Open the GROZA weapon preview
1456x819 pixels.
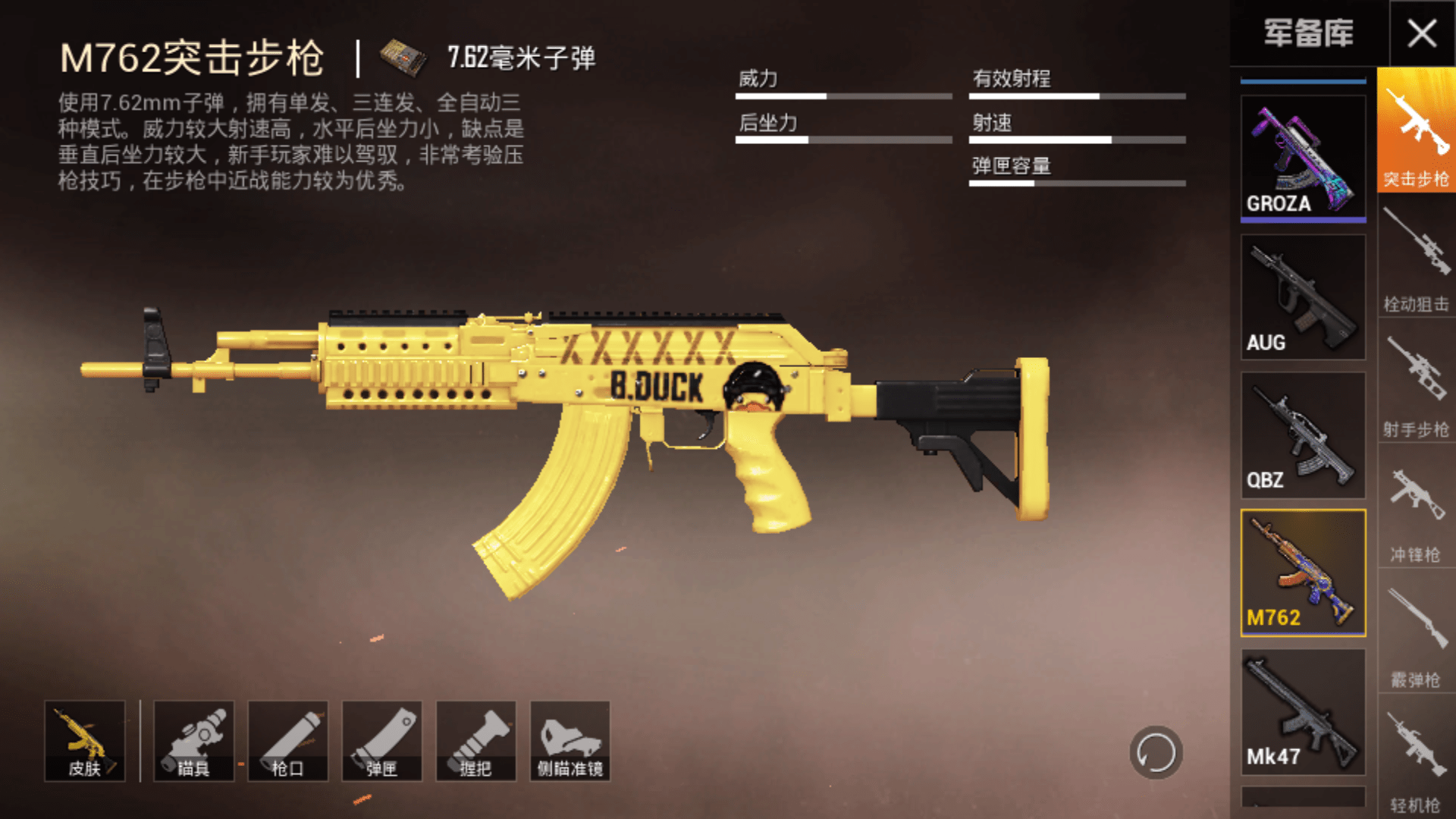pos(1301,157)
